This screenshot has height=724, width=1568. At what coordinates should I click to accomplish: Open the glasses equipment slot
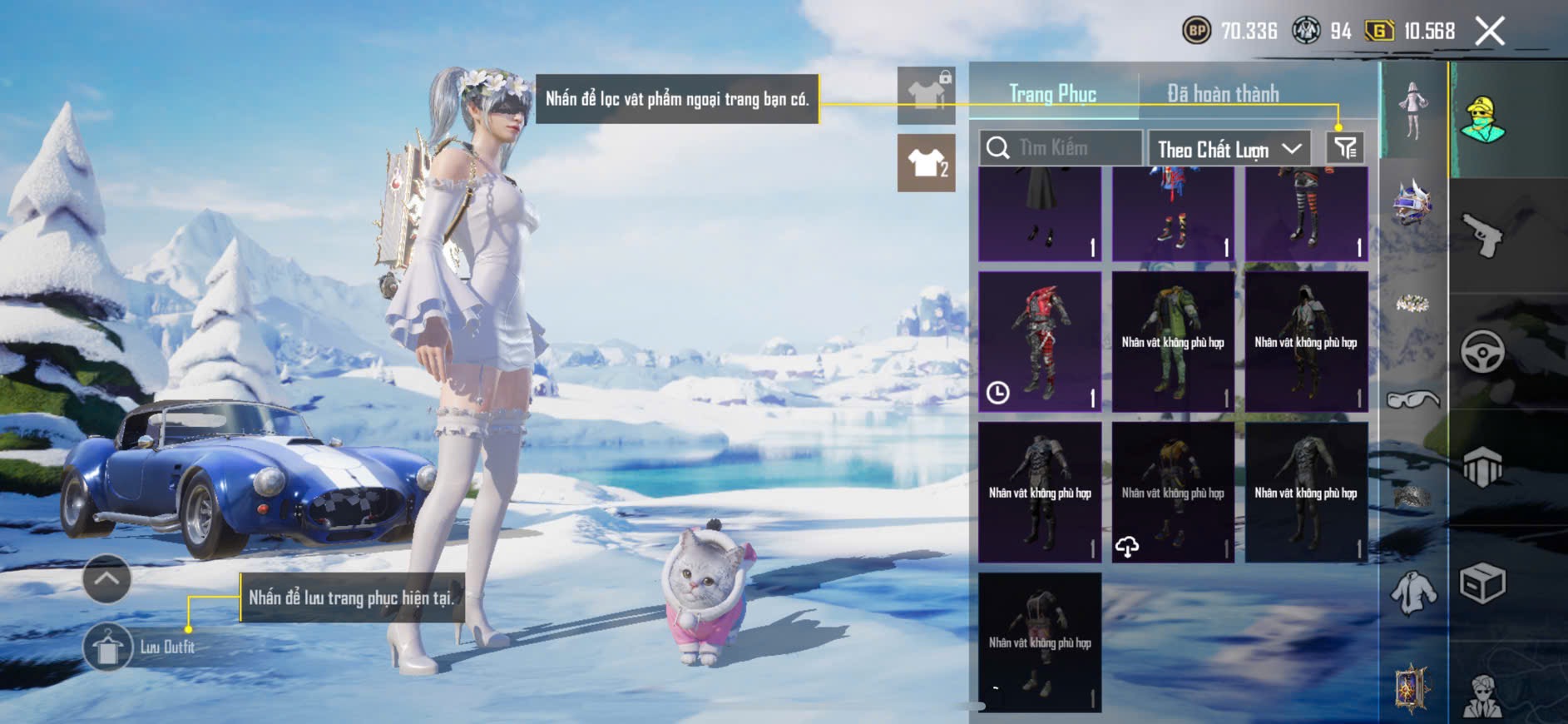1412,400
